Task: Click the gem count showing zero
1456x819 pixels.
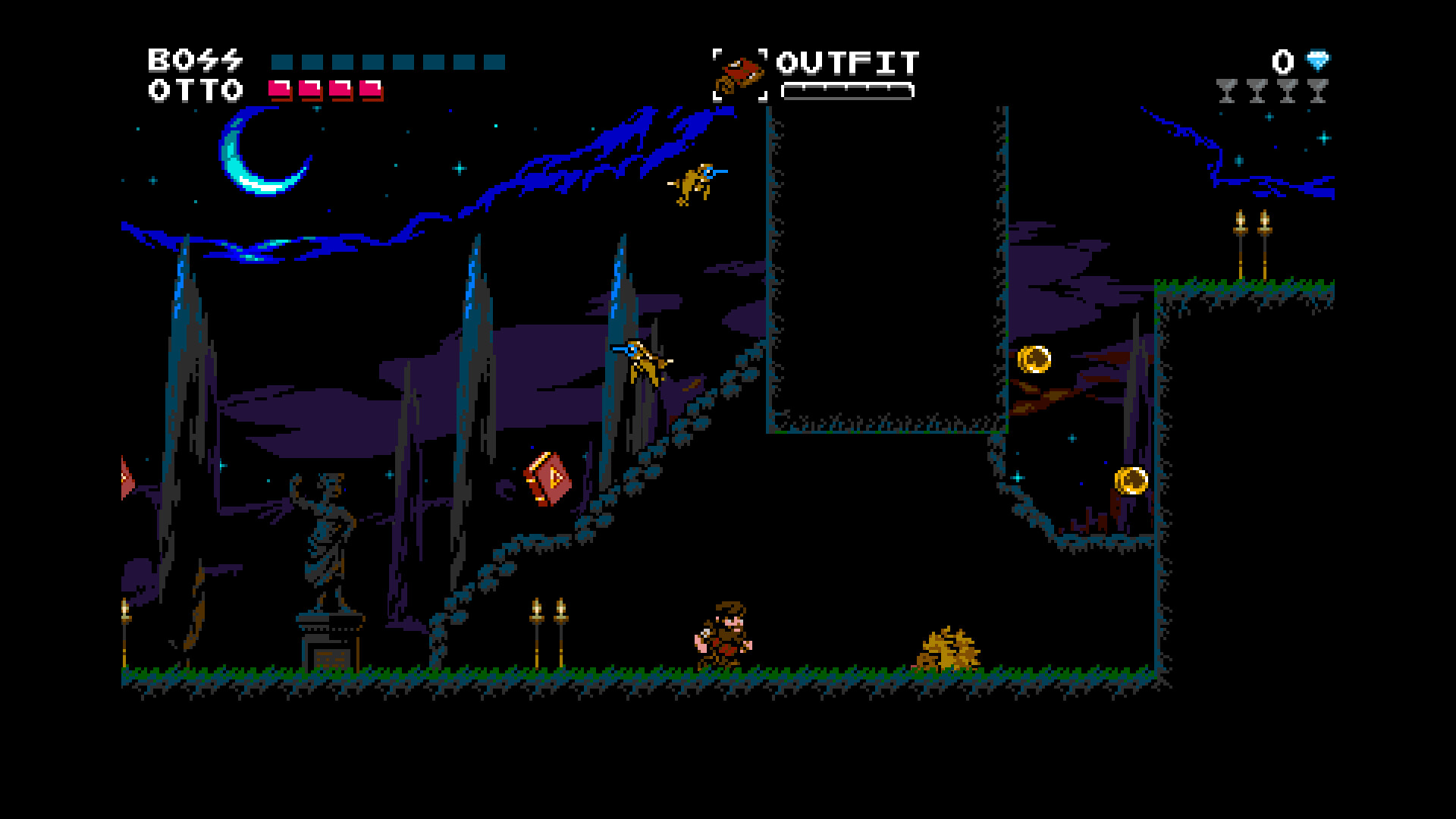Action: click(x=1282, y=61)
